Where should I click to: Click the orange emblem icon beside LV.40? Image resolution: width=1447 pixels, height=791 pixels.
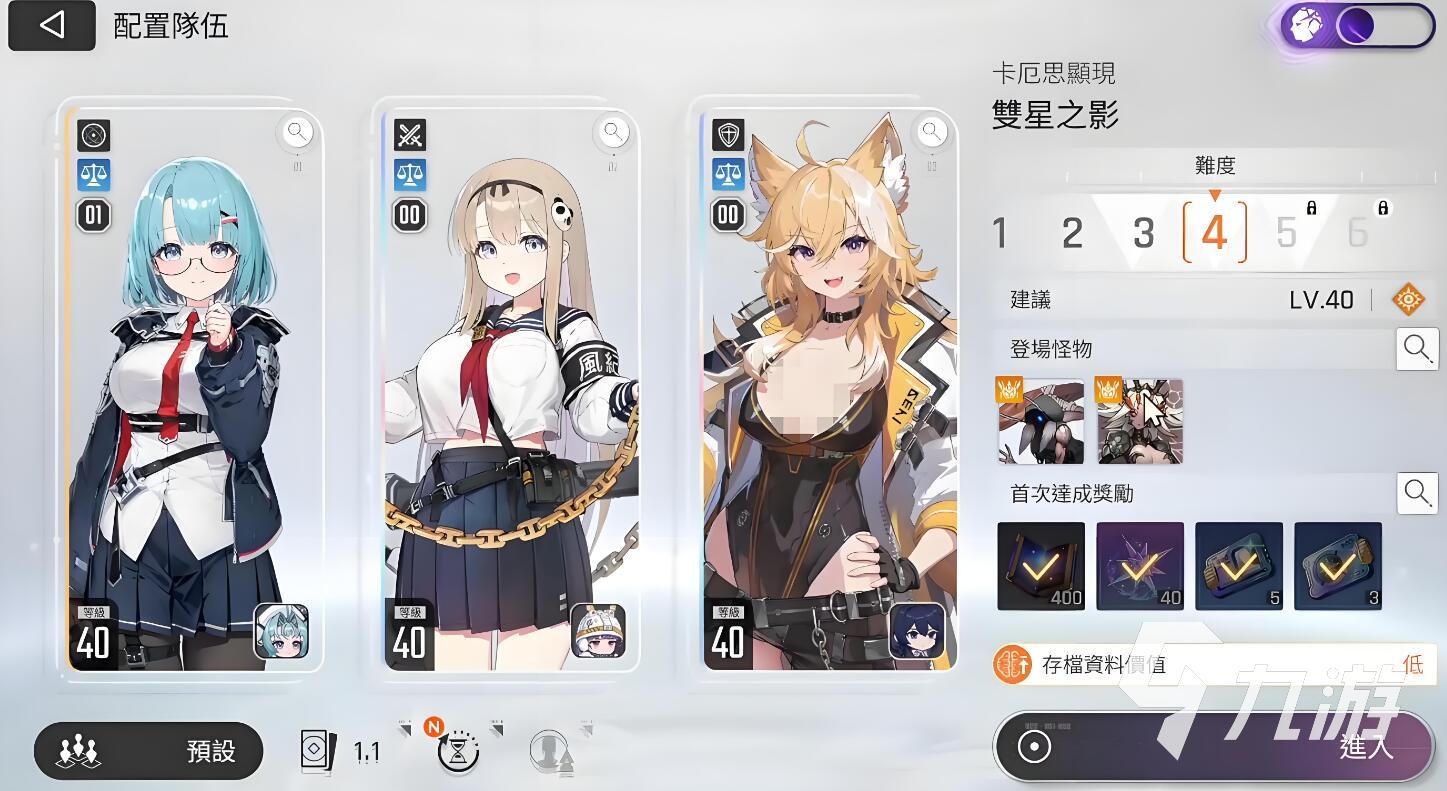click(1410, 299)
